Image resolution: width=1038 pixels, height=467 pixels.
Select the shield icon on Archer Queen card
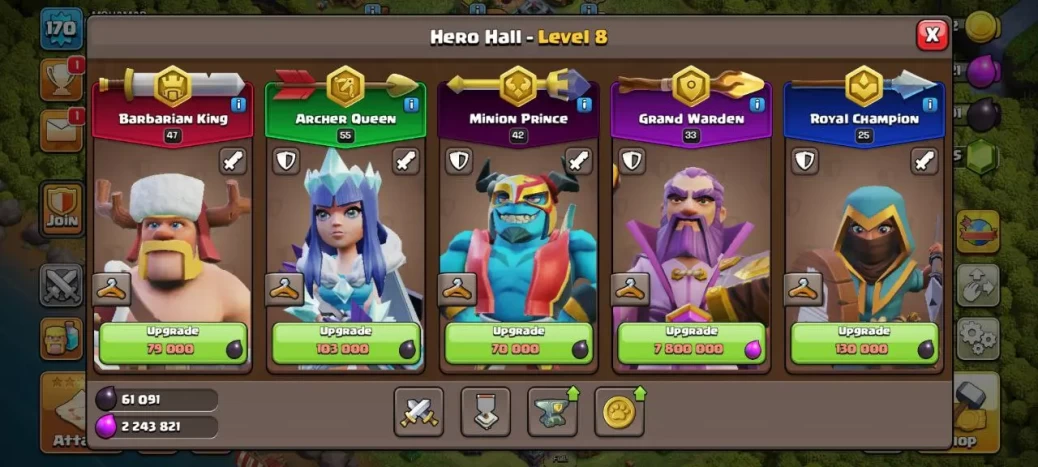coord(286,161)
